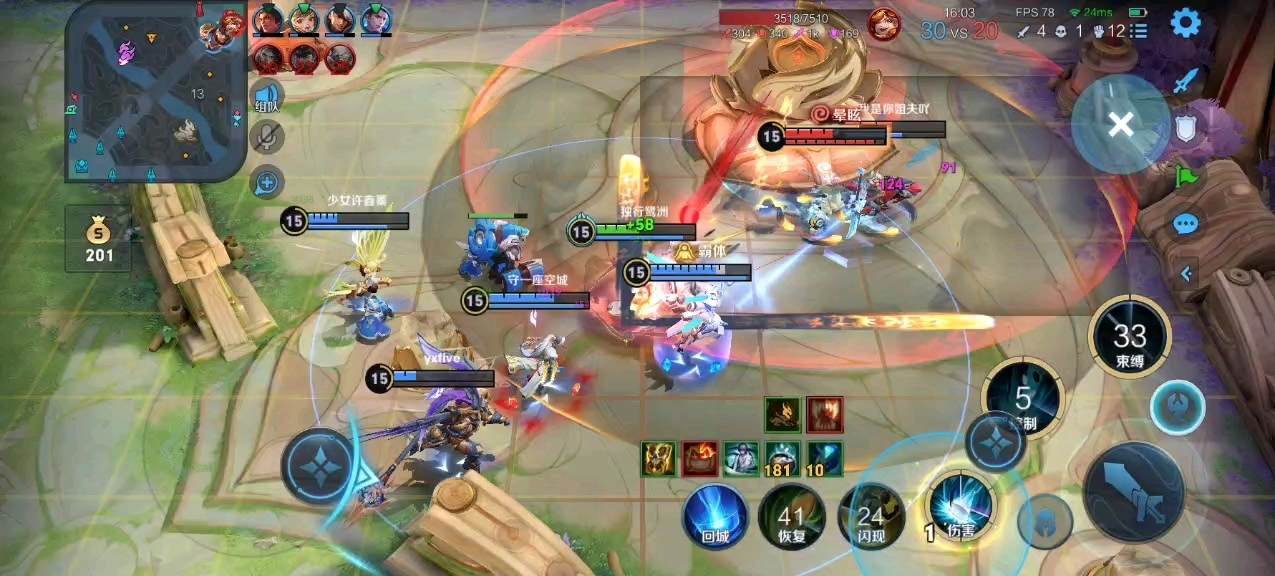Trigger the basic attack sword button
1275x576 pixels.
pyautogui.click(x=1133, y=492)
